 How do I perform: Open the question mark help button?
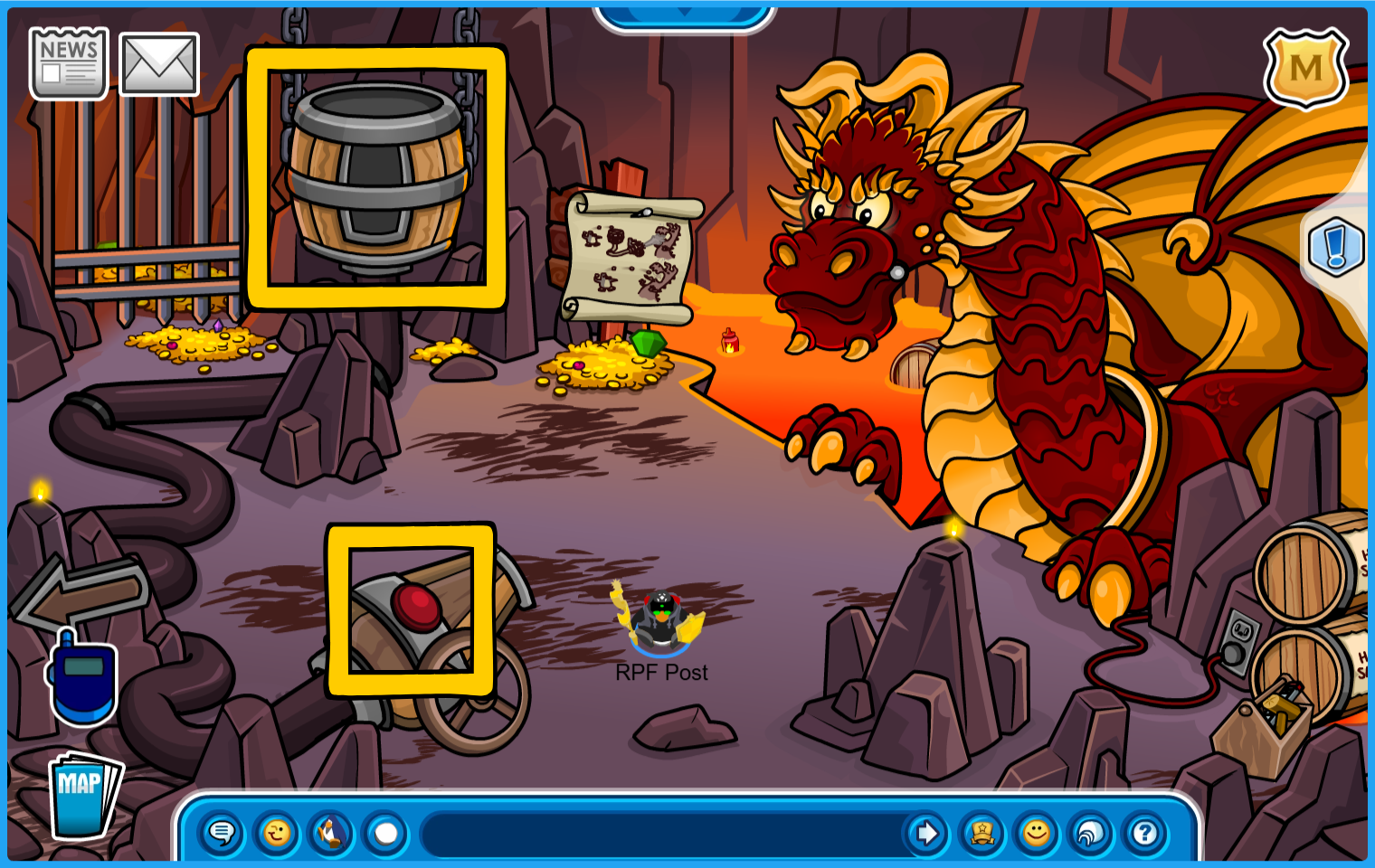pos(1145,833)
